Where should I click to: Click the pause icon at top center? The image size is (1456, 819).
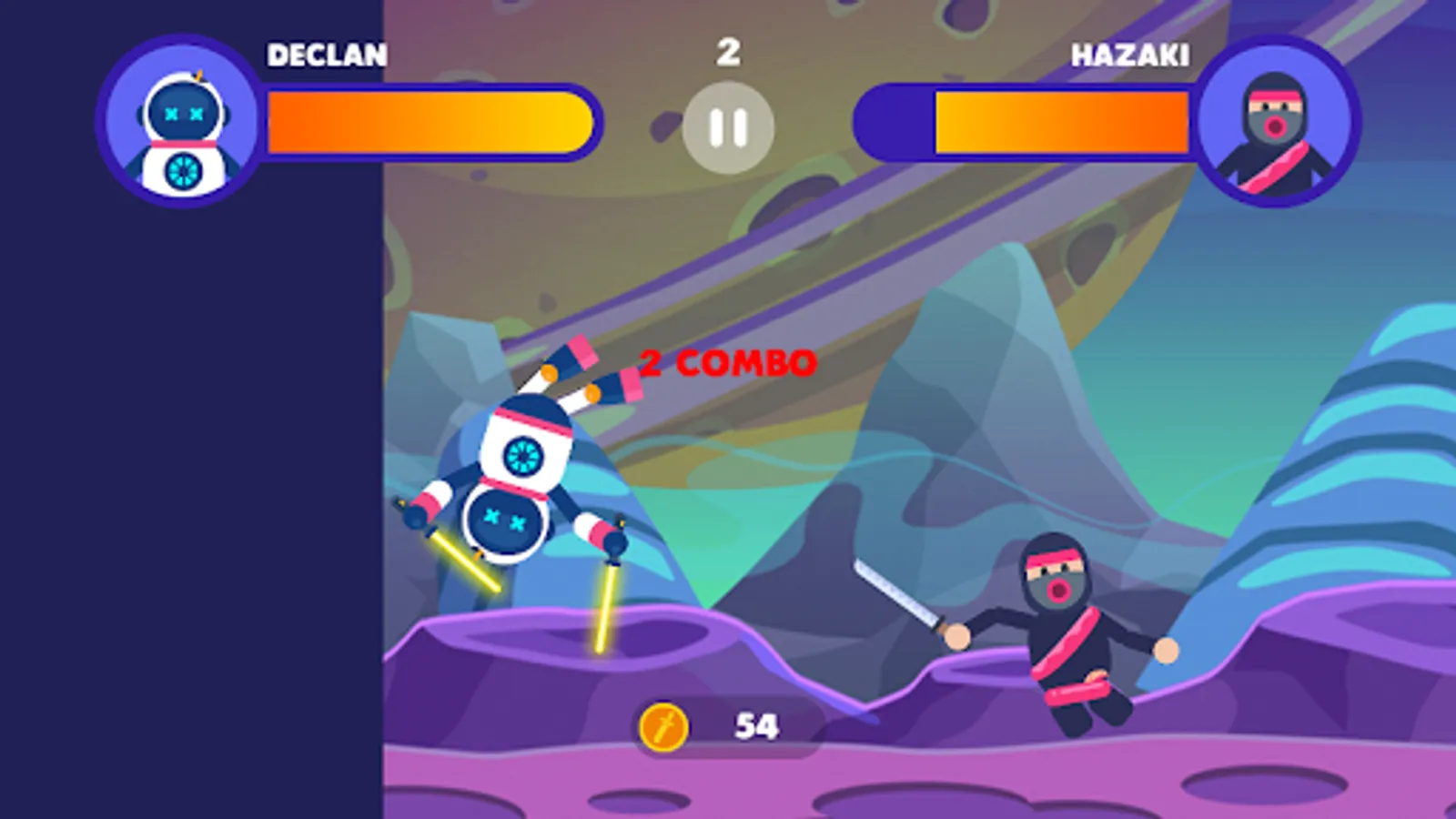pos(728,127)
